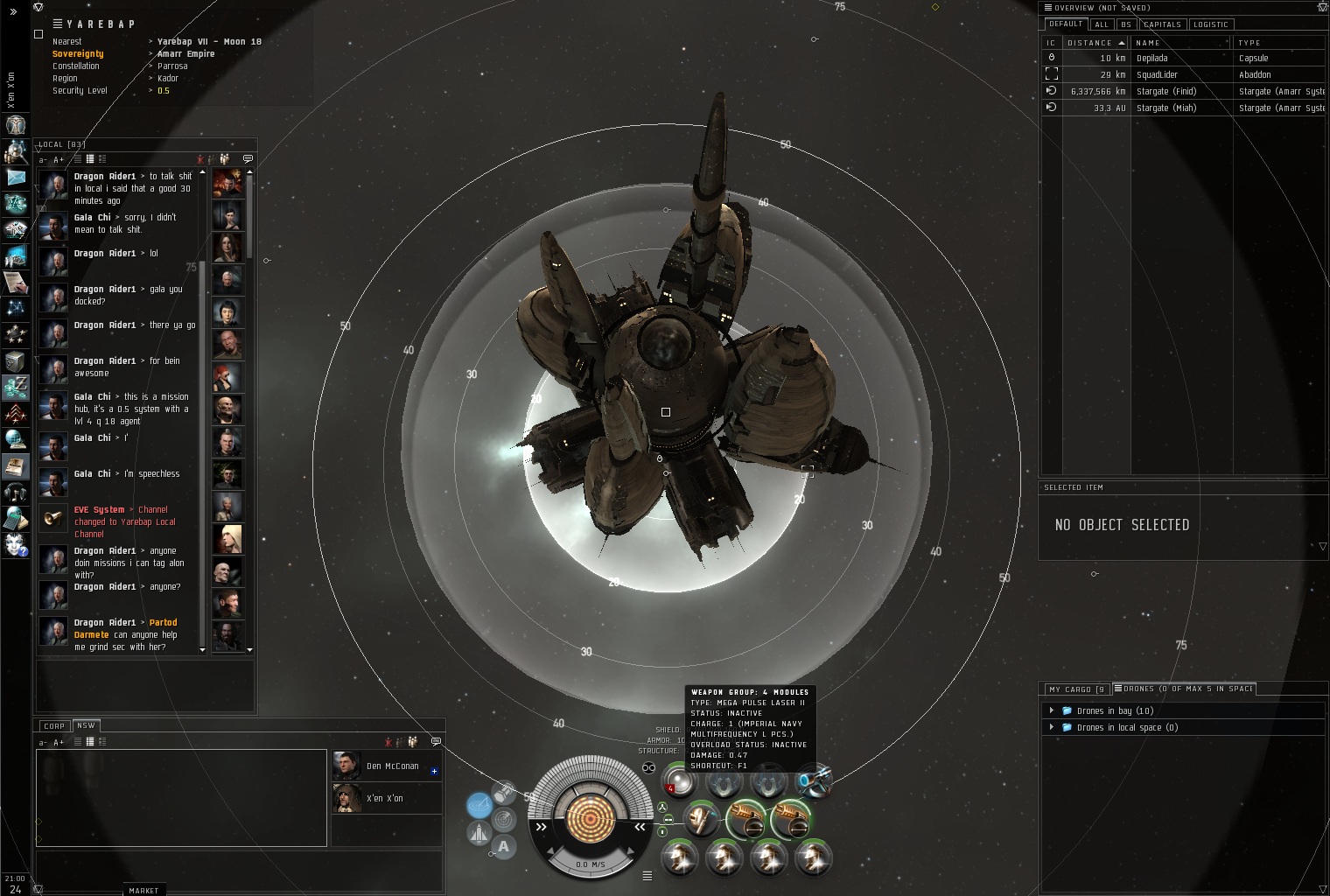Open the ship scanner radar button

tap(503, 820)
